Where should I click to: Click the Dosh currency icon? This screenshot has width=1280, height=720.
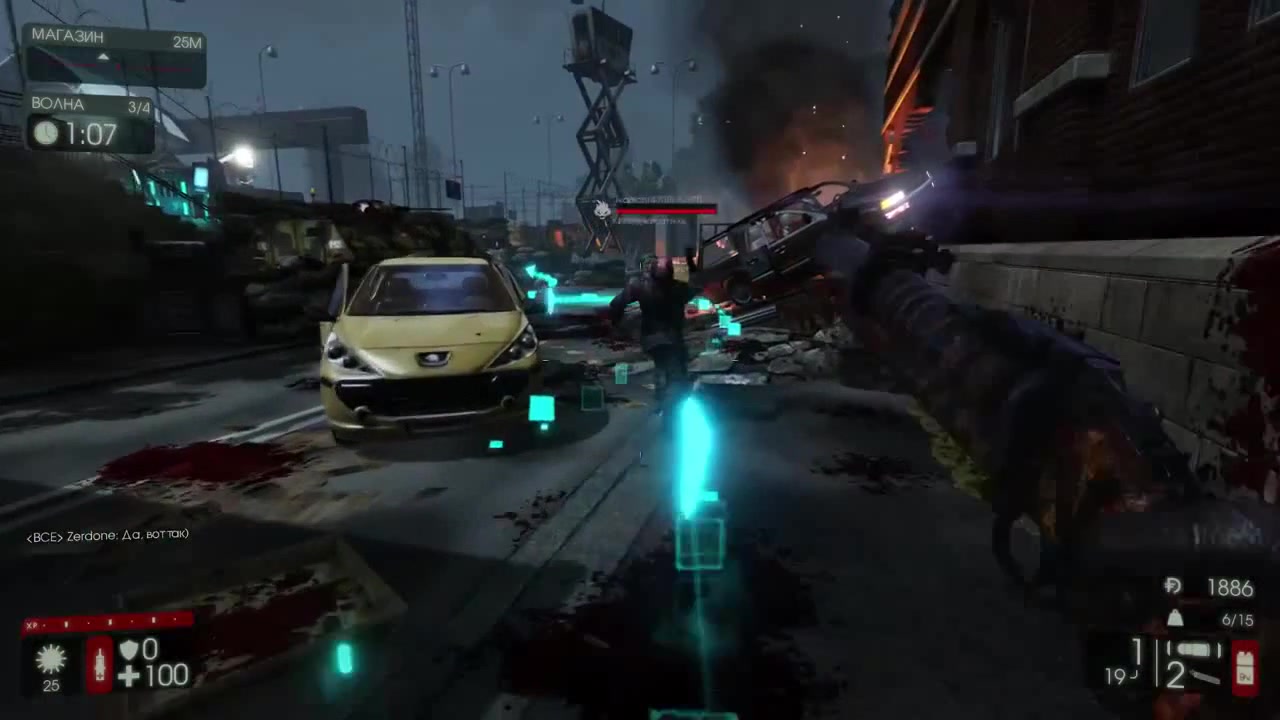(1174, 586)
